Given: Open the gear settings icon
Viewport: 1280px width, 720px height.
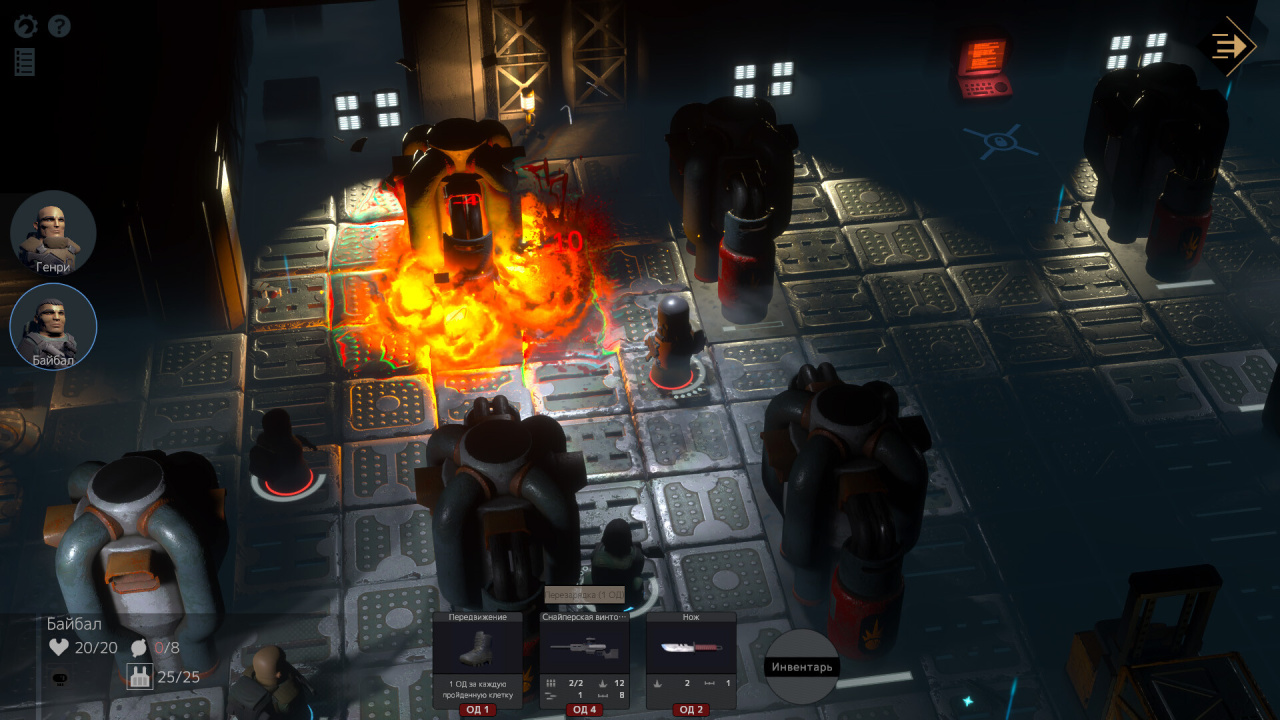Looking at the screenshot, I should point(25,26).
